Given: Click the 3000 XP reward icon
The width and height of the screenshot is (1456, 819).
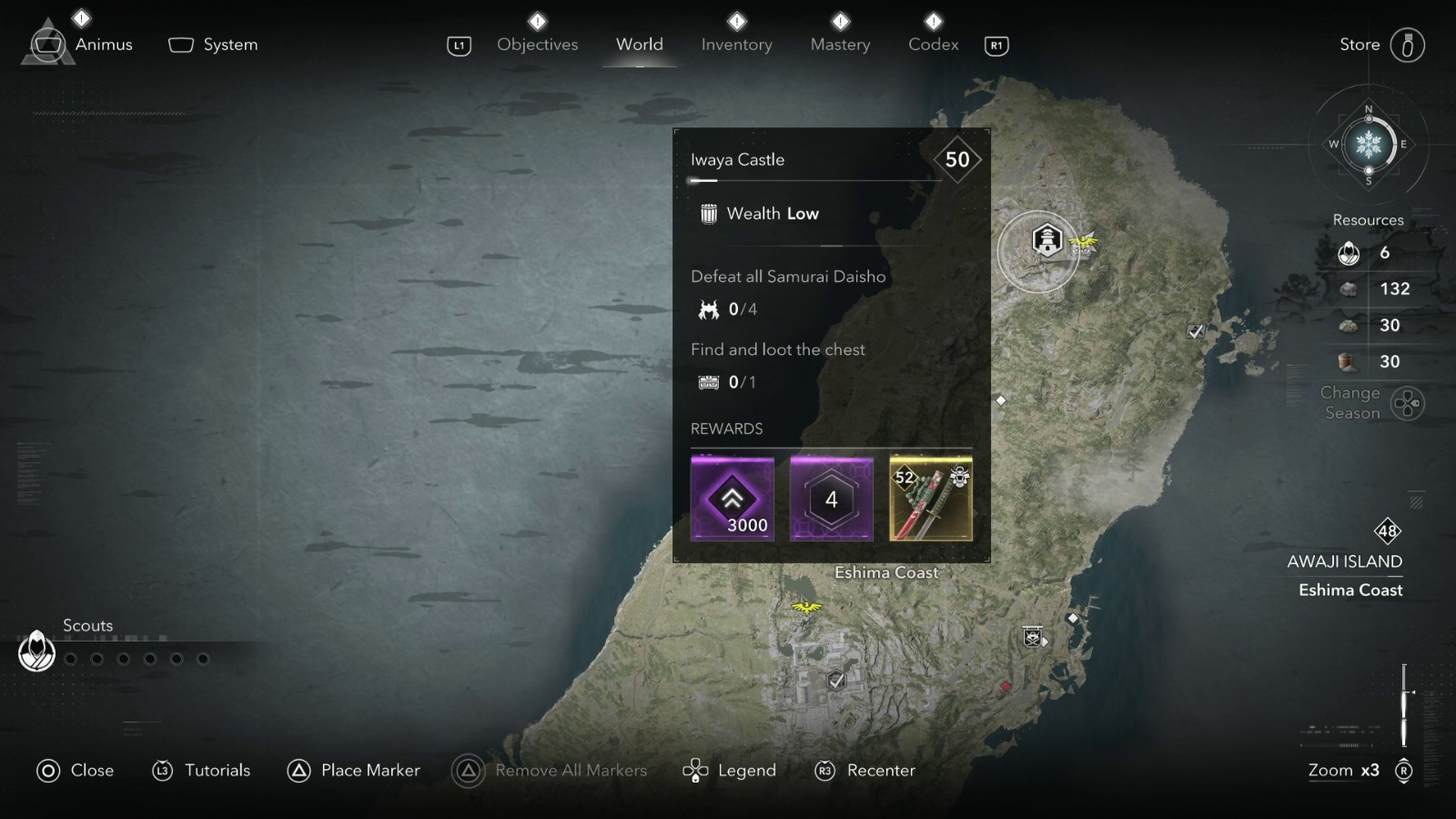Looking at the screenshot, I should tap(733, 497).
